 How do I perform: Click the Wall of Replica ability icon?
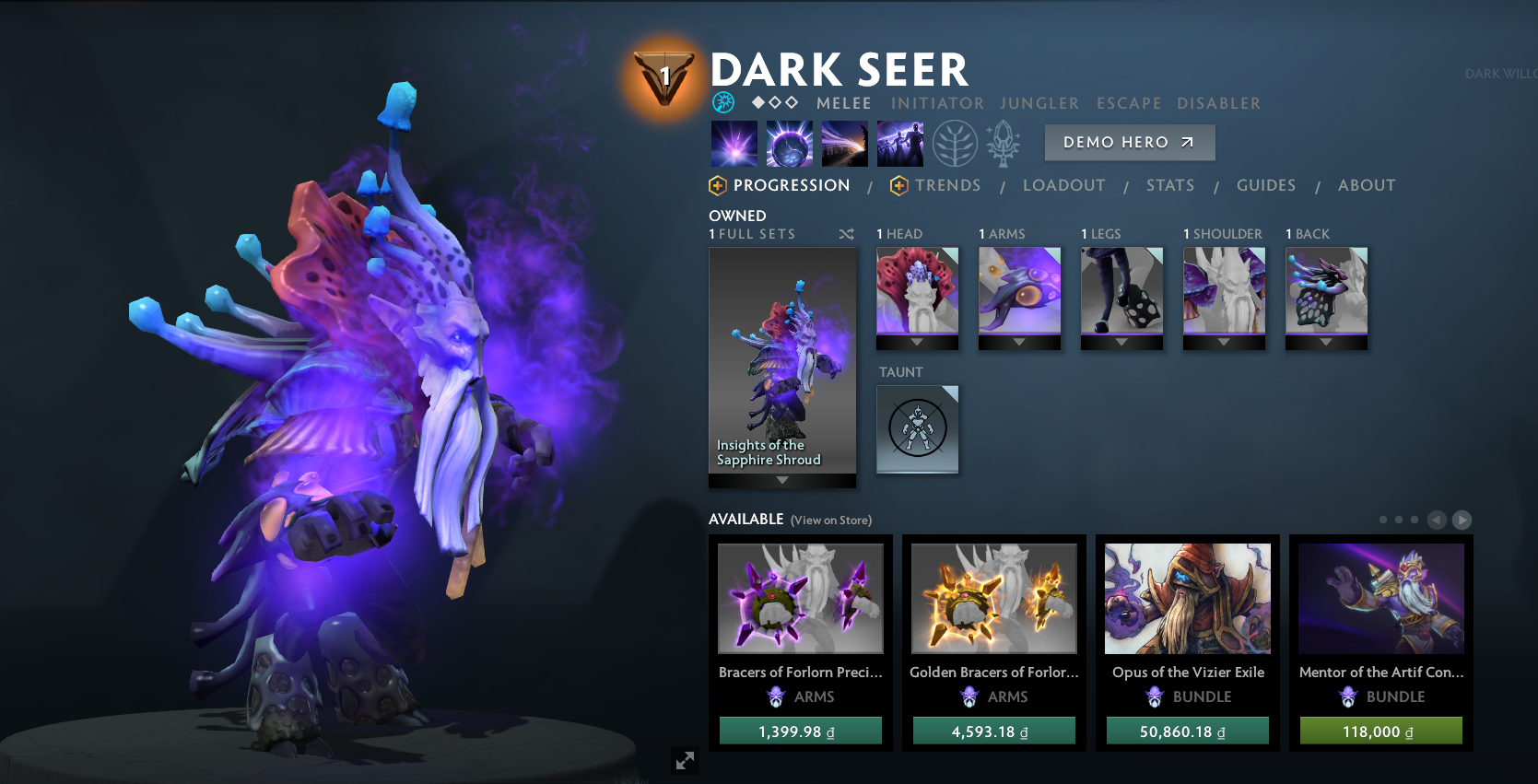900,144
